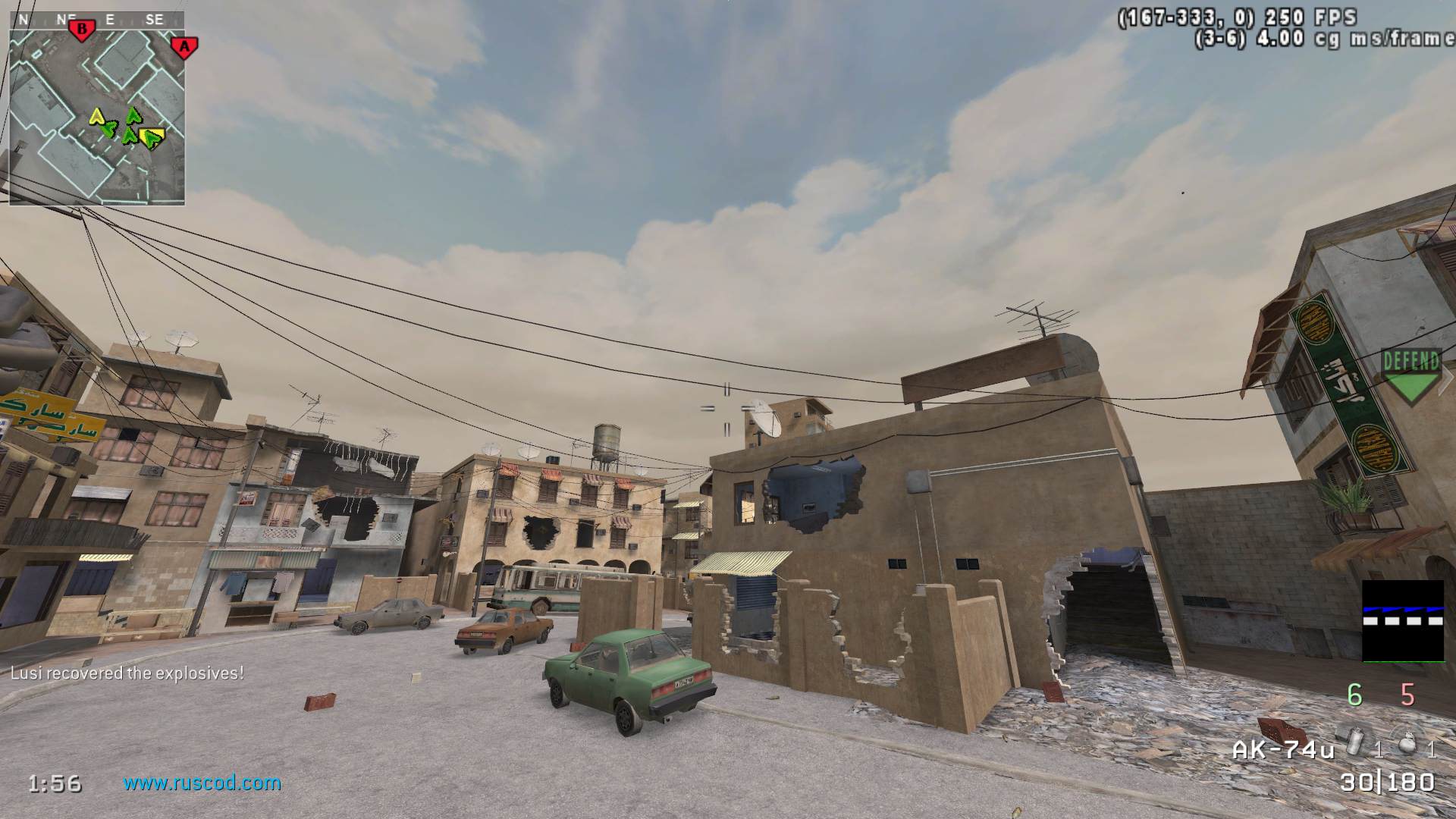Open the www.ruscod.com link
The height and width of the screenshot is (819, 1456).
click(x=202, y=783)
